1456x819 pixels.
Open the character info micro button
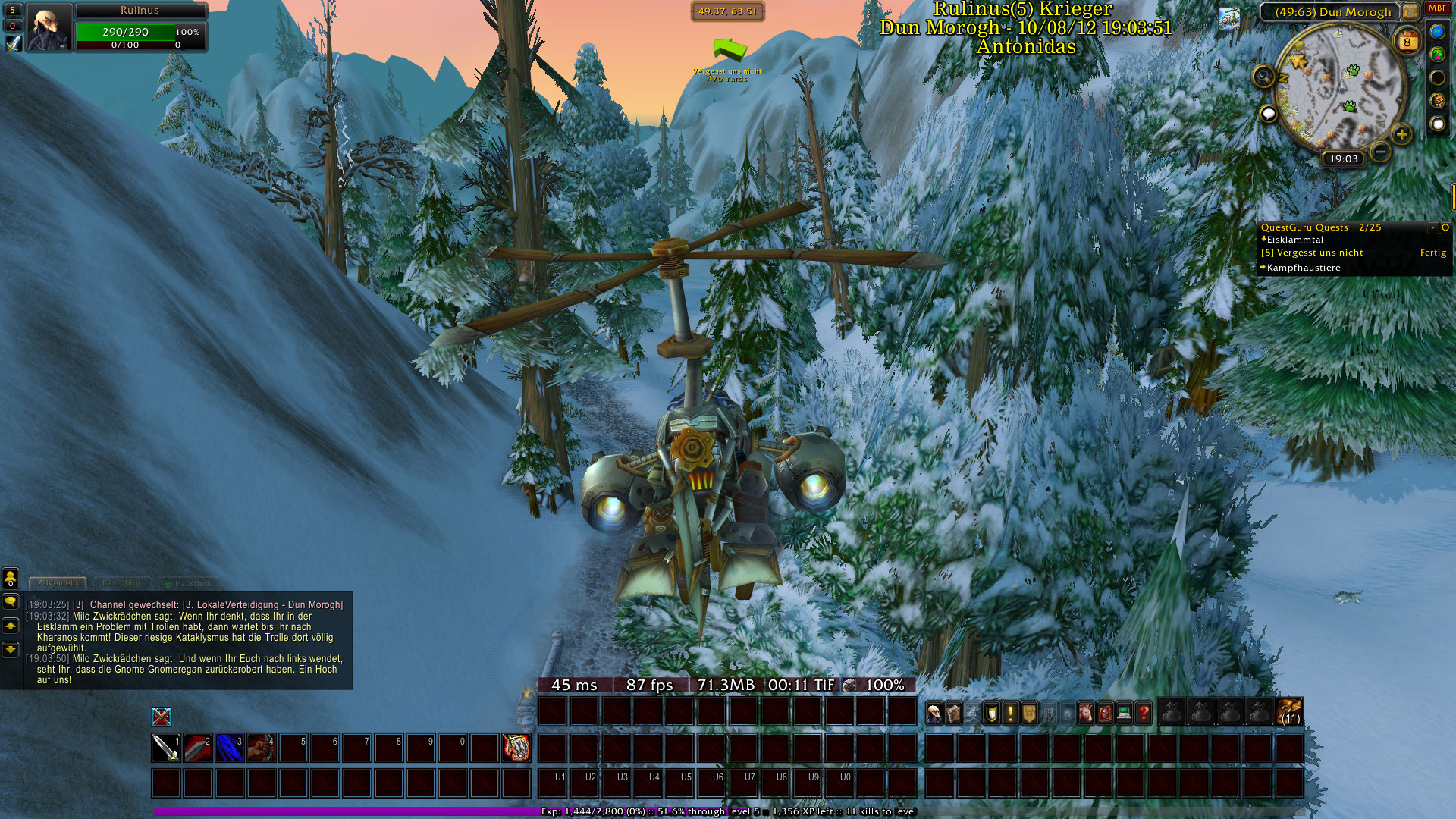click(x=935, y=713)
